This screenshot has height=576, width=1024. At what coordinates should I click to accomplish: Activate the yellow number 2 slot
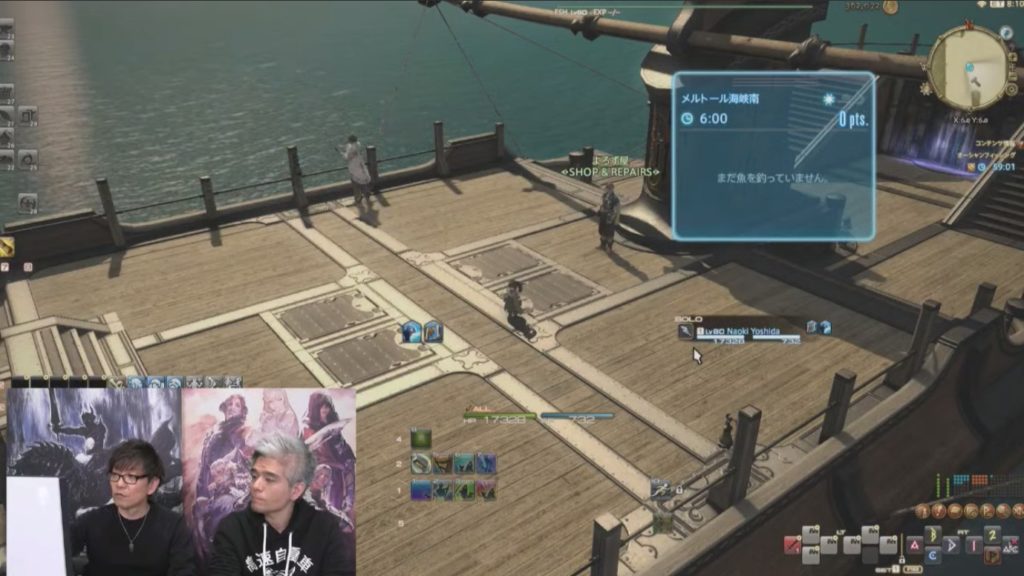click(992, 535)
